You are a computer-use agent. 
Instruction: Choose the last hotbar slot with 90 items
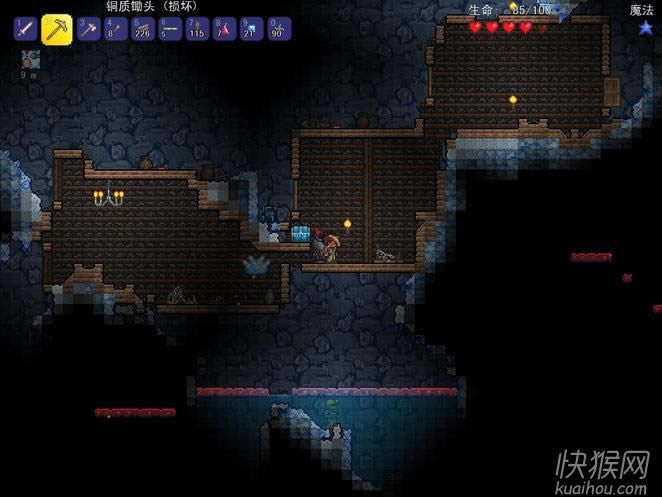coord(277,29)
